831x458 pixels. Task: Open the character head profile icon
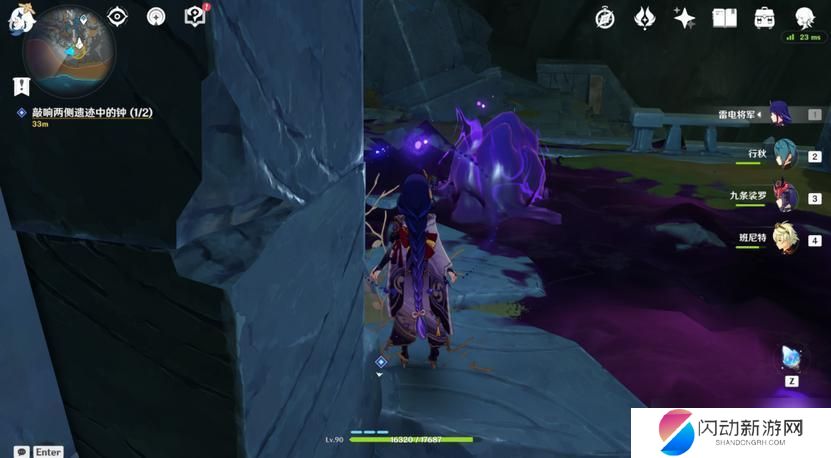pos(804,17)
